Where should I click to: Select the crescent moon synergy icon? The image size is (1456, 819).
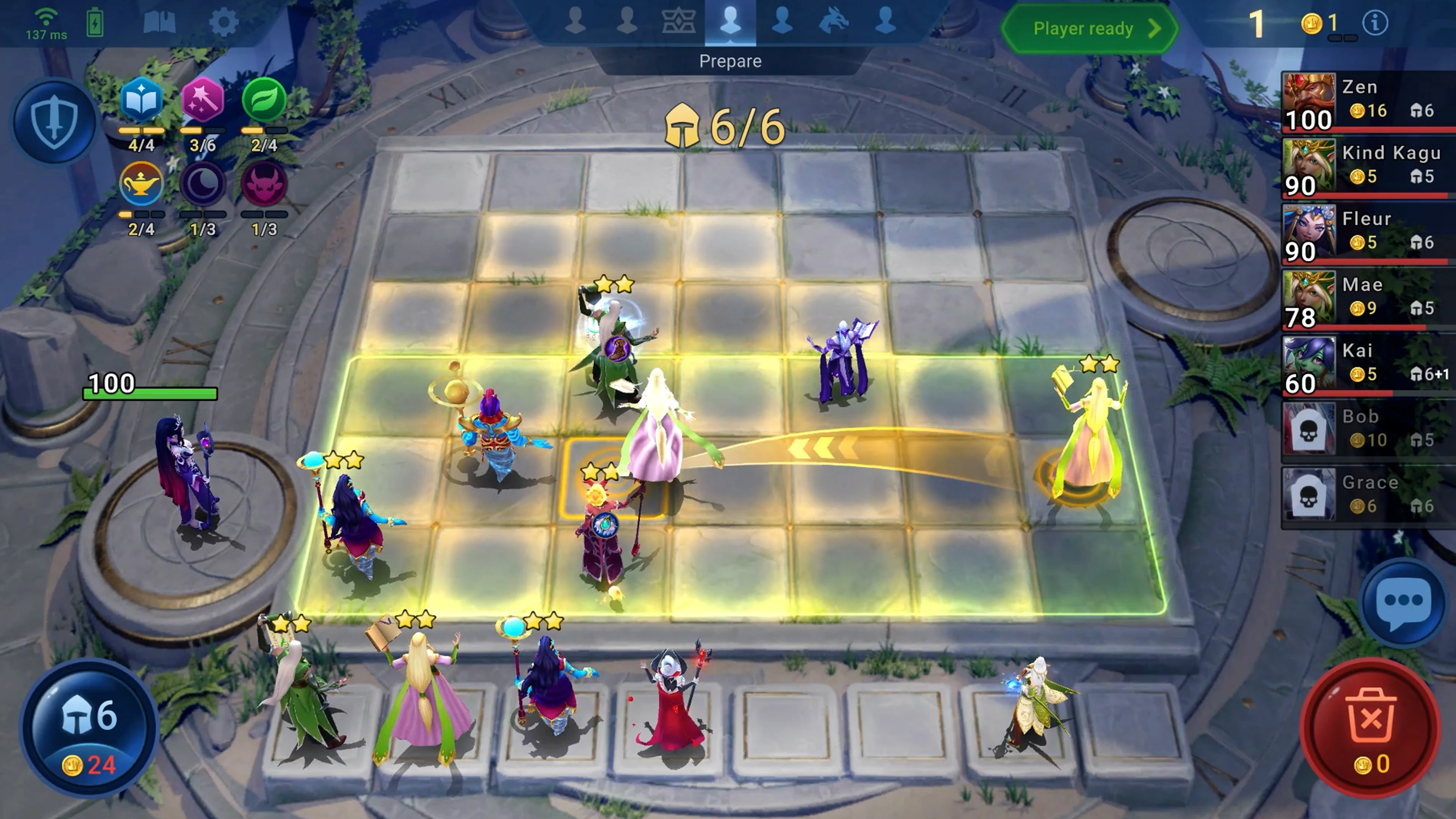pyautogui.click(x=202, y=184)
